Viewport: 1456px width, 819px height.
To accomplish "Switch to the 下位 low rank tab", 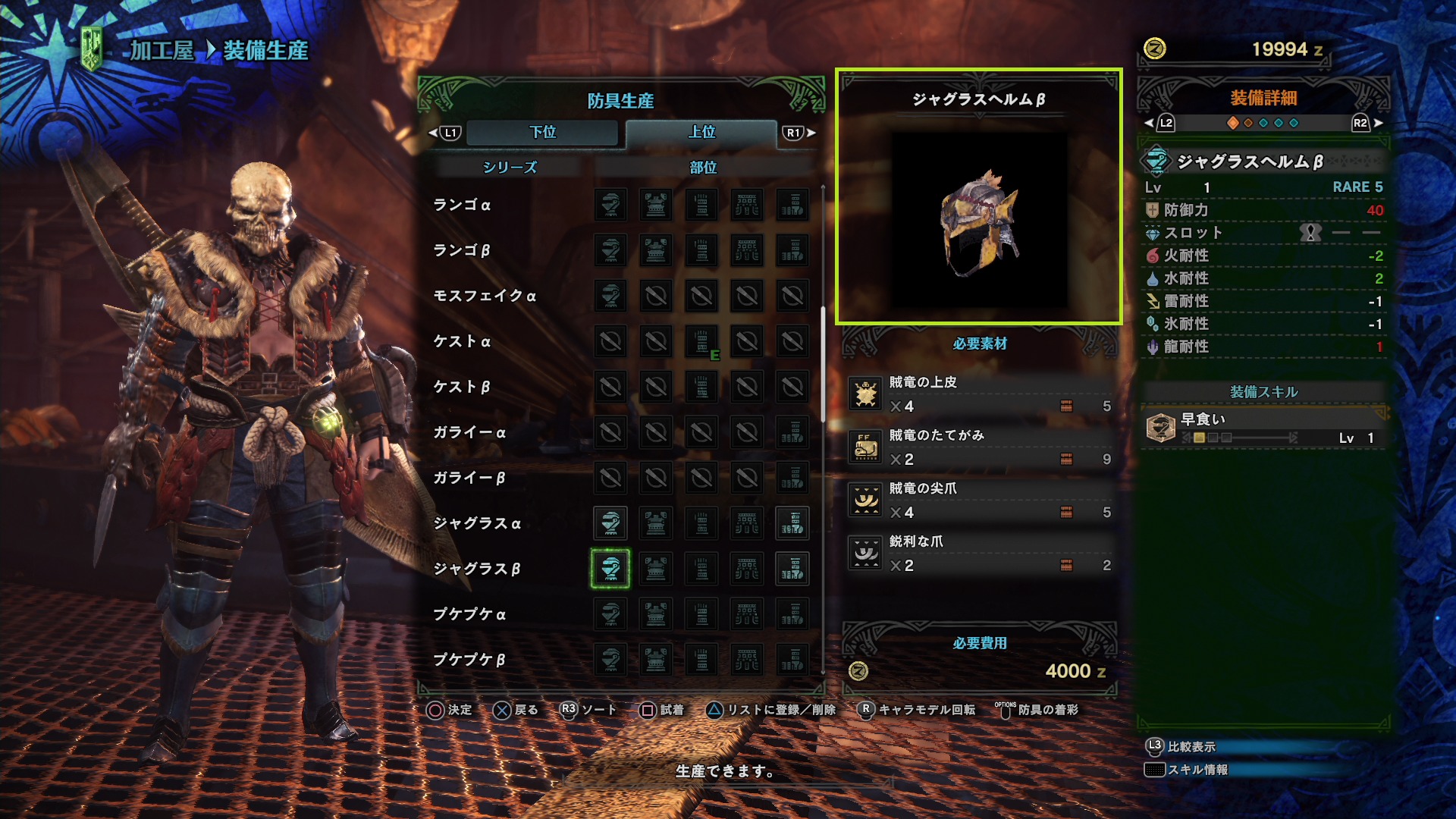I will click(x=542, y=132).
